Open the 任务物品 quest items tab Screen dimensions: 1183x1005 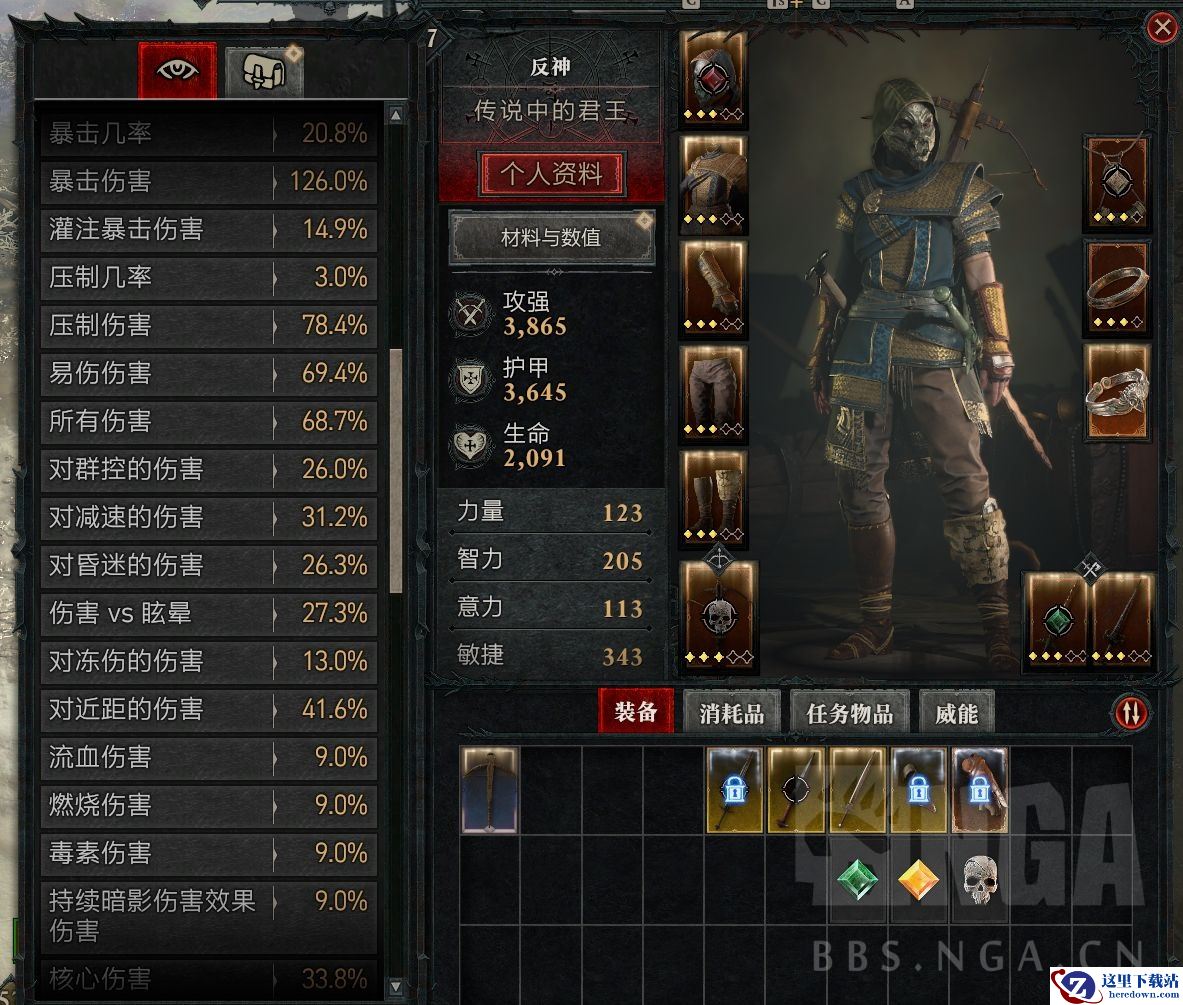(850, 713)
